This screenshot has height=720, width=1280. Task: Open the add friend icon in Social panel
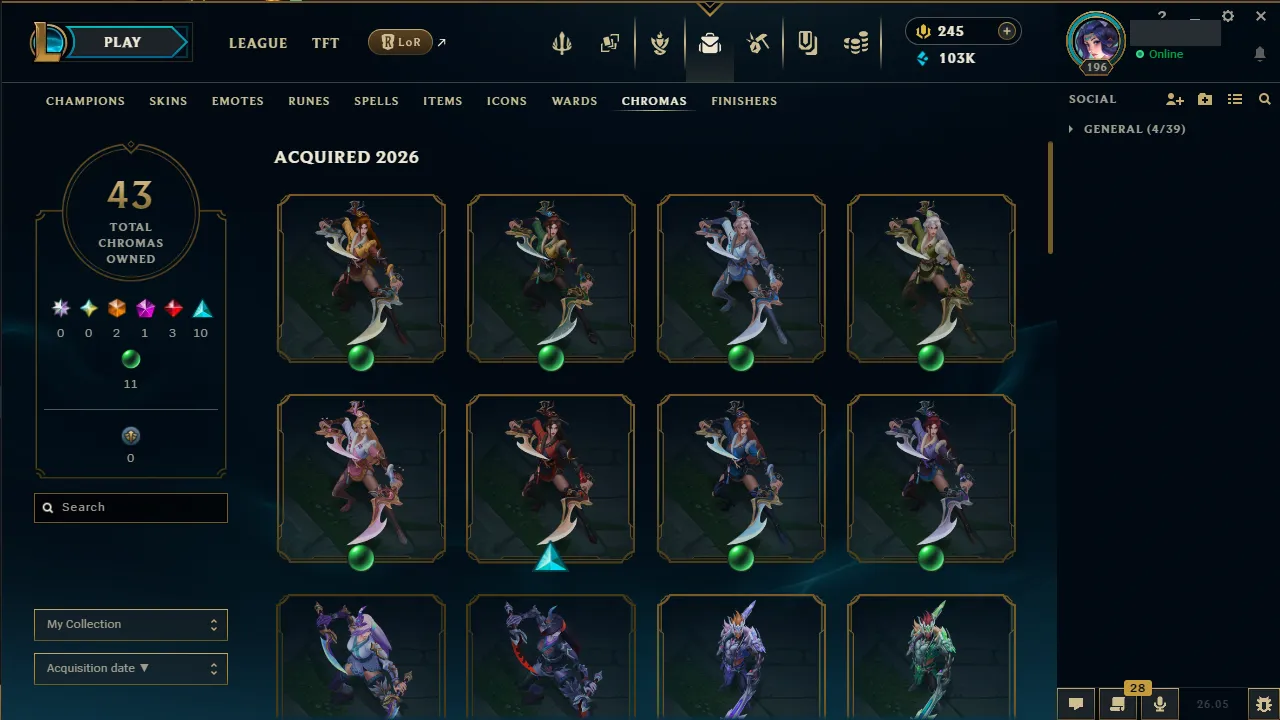[x=1175, y=99]
